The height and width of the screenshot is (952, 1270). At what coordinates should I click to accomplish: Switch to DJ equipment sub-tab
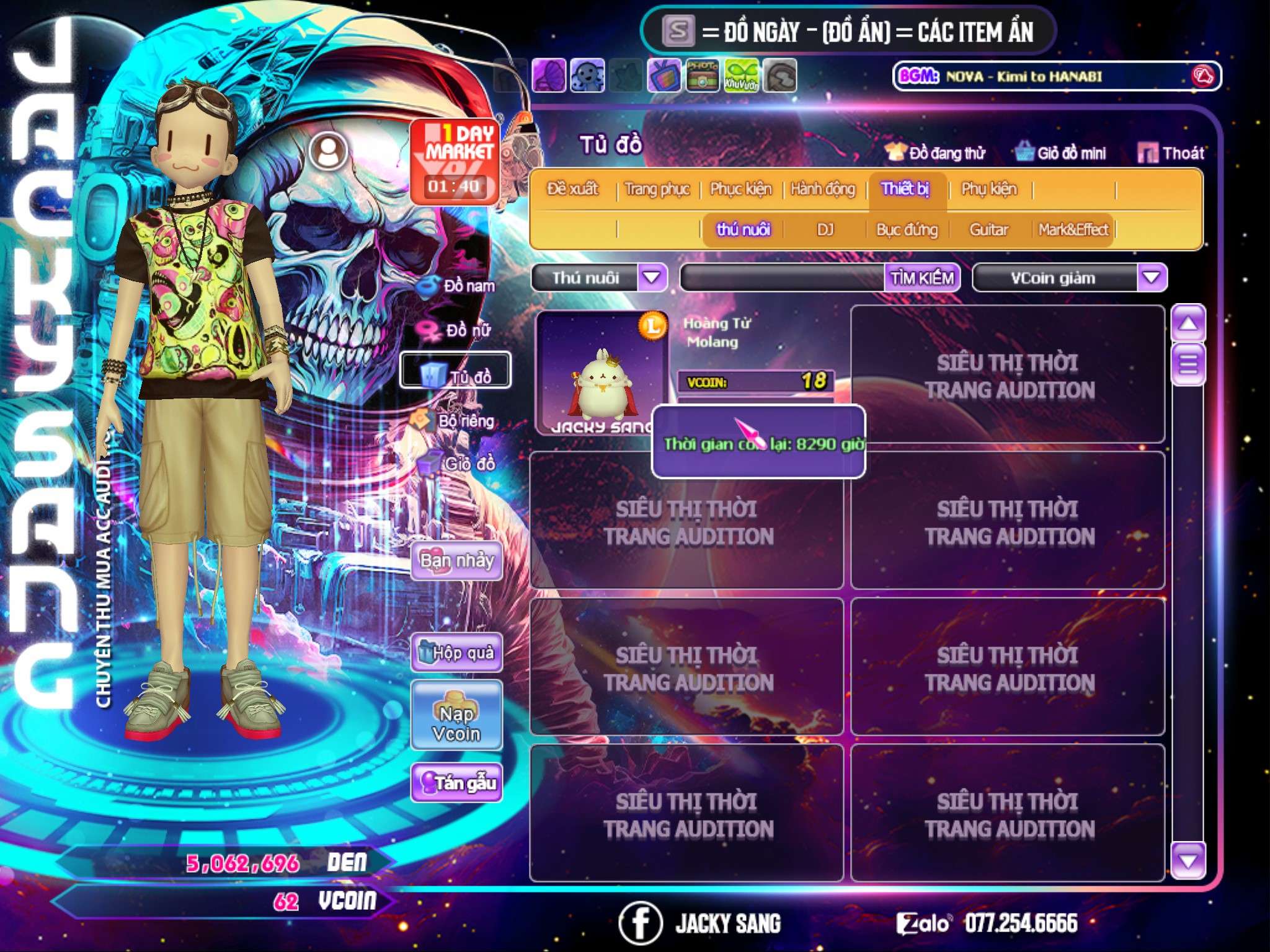pyautogui.click(x=825, y=230)
